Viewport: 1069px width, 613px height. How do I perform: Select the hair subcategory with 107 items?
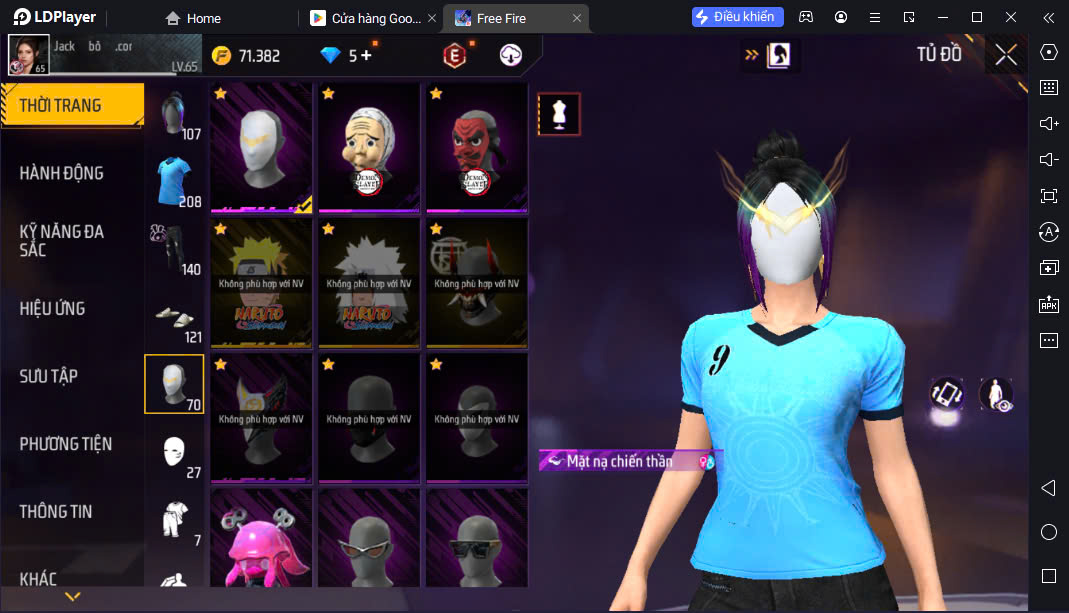click(x=174, y=113)
